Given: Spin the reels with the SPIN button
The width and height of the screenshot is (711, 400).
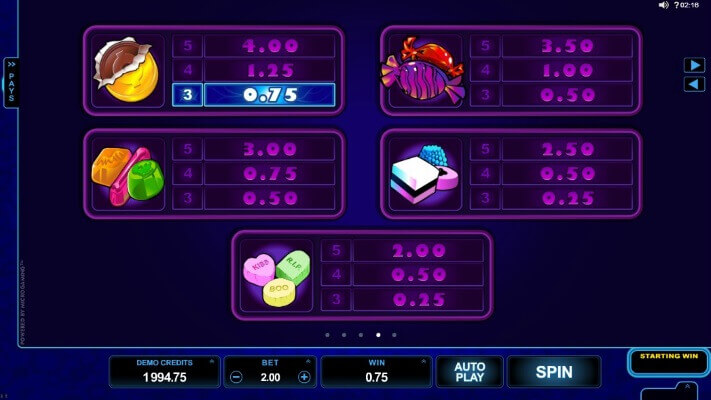Looking at the screenshot, I should pyautogui.click(x=553, y=372).
